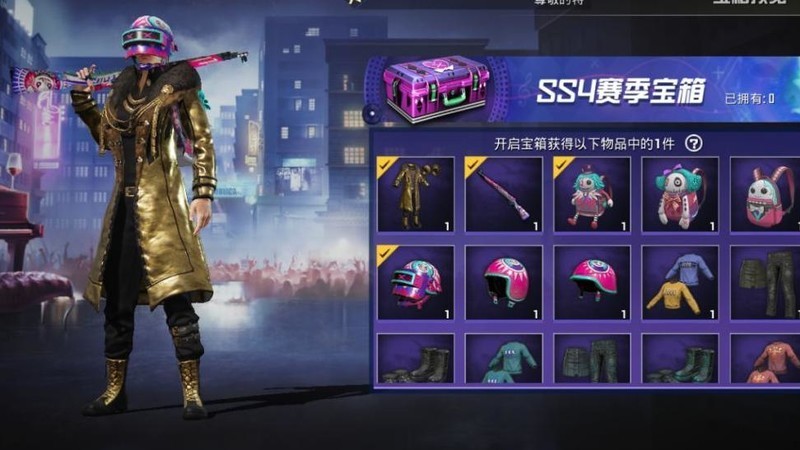Select the visored pink and teal helmet tile
This screenshot has width=800, height=450.
tap(415, 282)
